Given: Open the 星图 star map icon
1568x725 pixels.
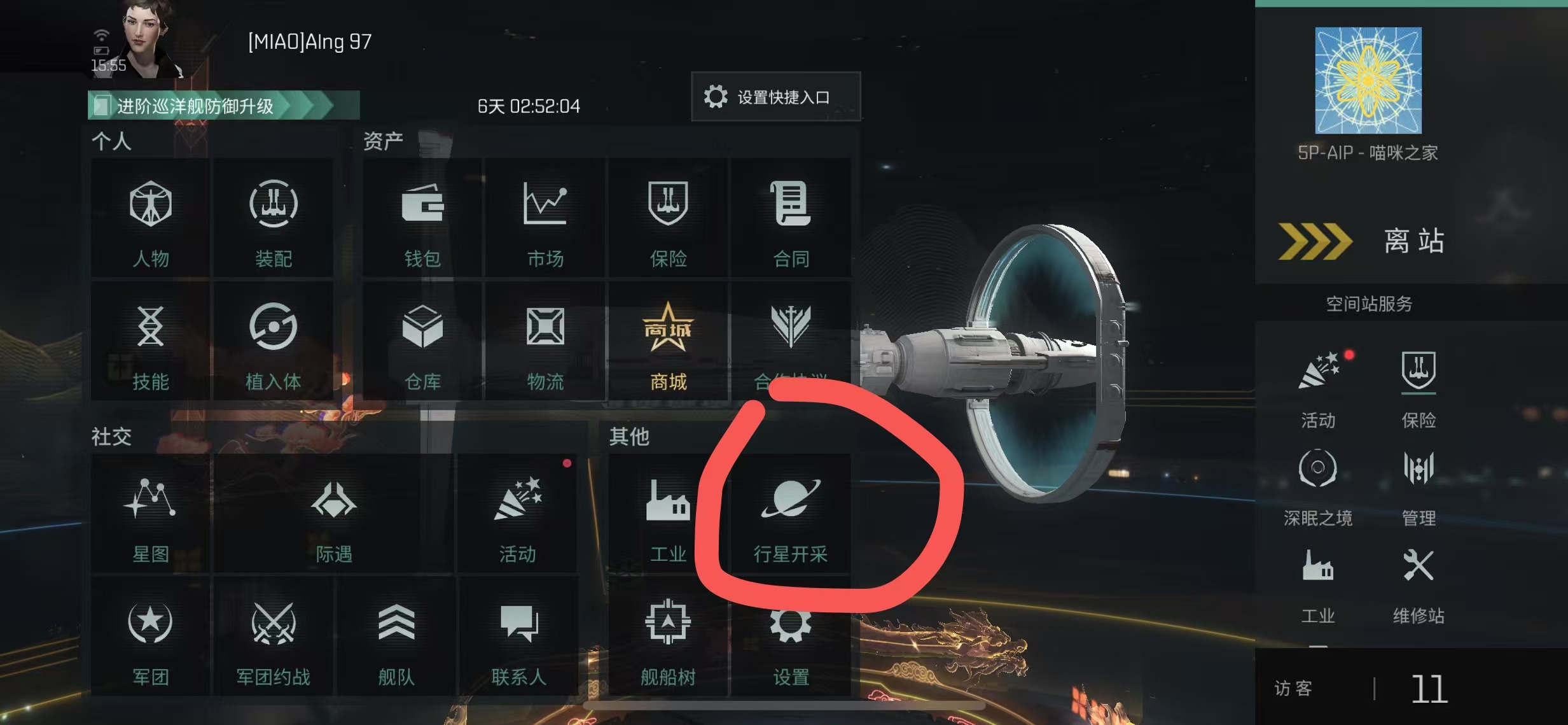Looking at the screenshot, I should click(150, 509).
